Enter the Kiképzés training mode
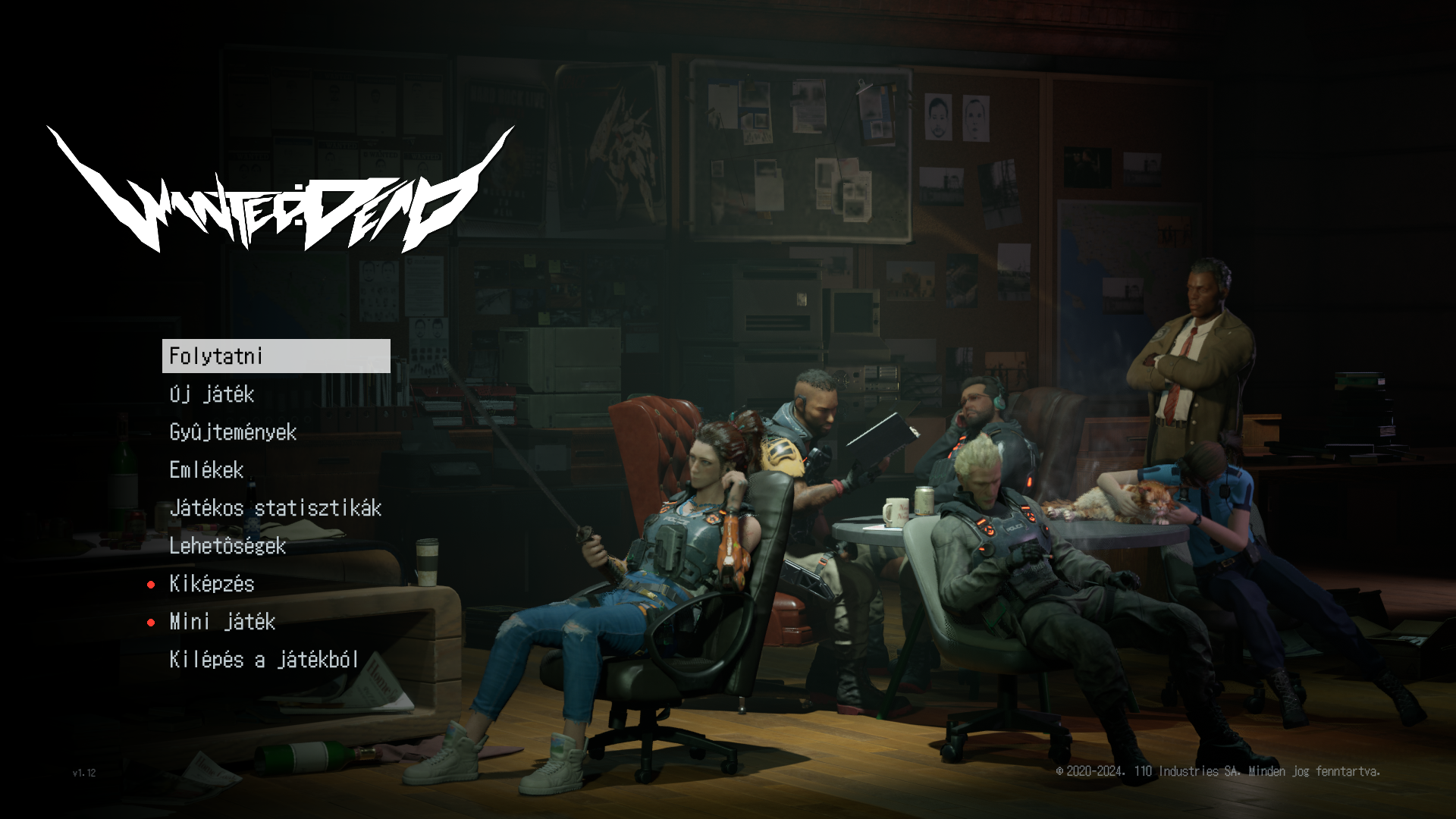The width and height of the screenshot is (1456, 819). pyautogui.click(x=212, y=584)
